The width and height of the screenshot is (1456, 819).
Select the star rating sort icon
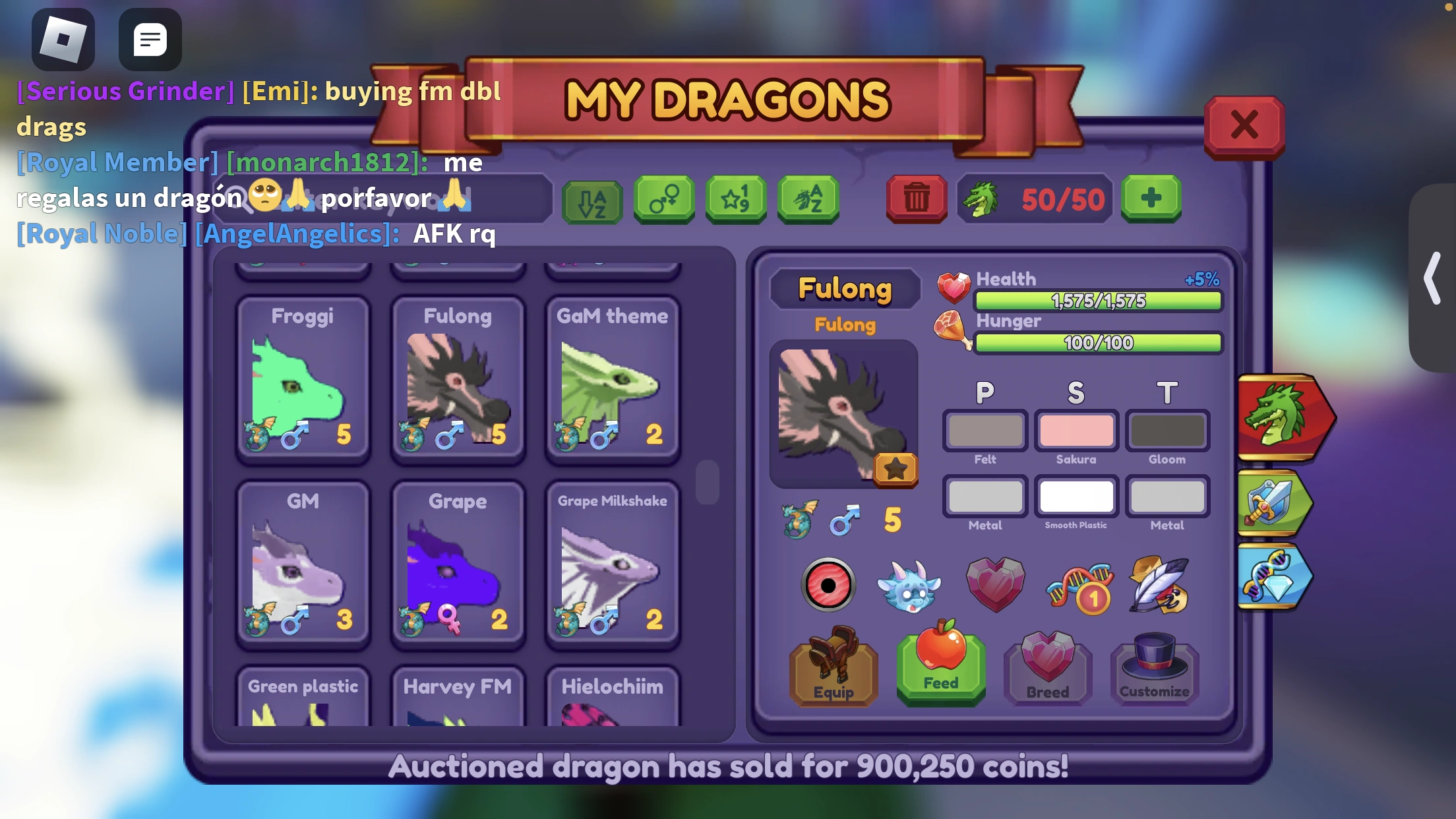point(736,199)
